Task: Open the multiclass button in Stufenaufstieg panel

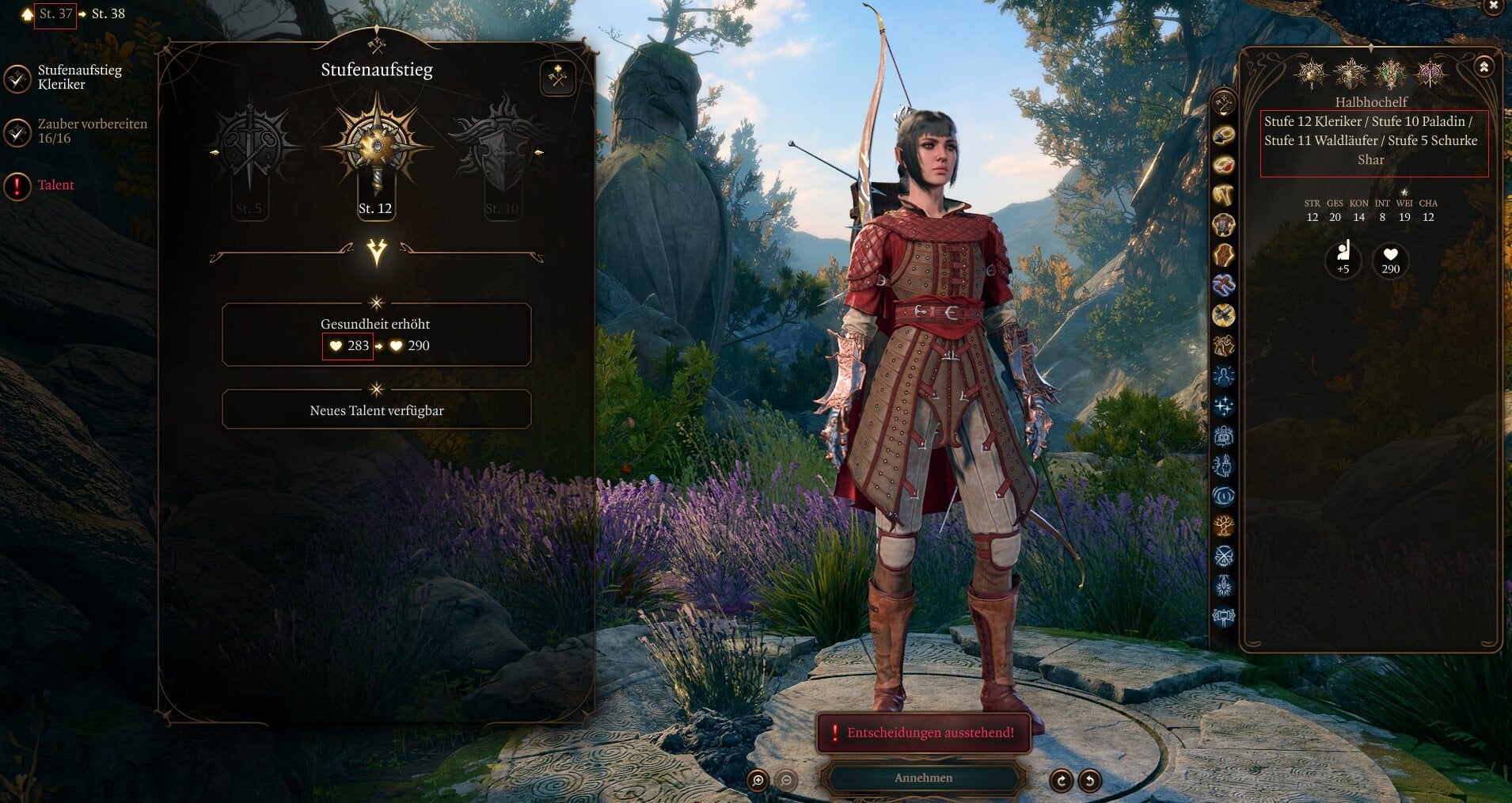Action: pyautogui.click(x=558, y=78)
